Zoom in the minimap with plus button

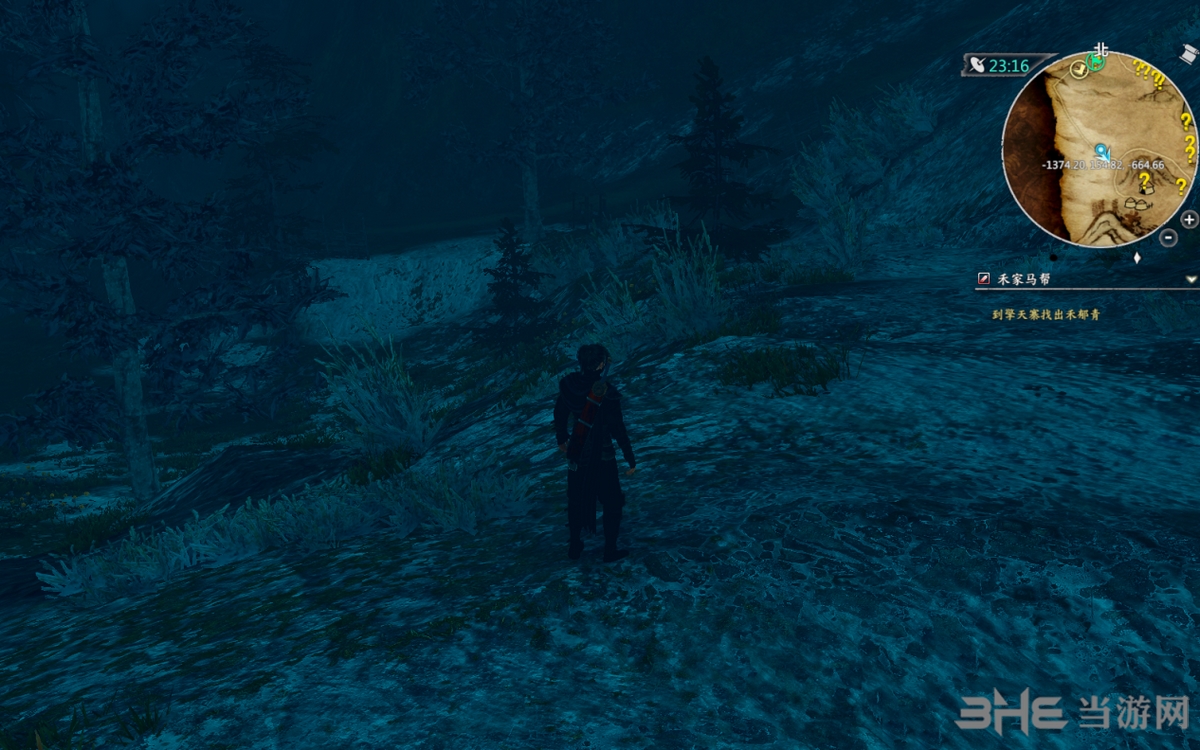click(x=1189, y=219)
